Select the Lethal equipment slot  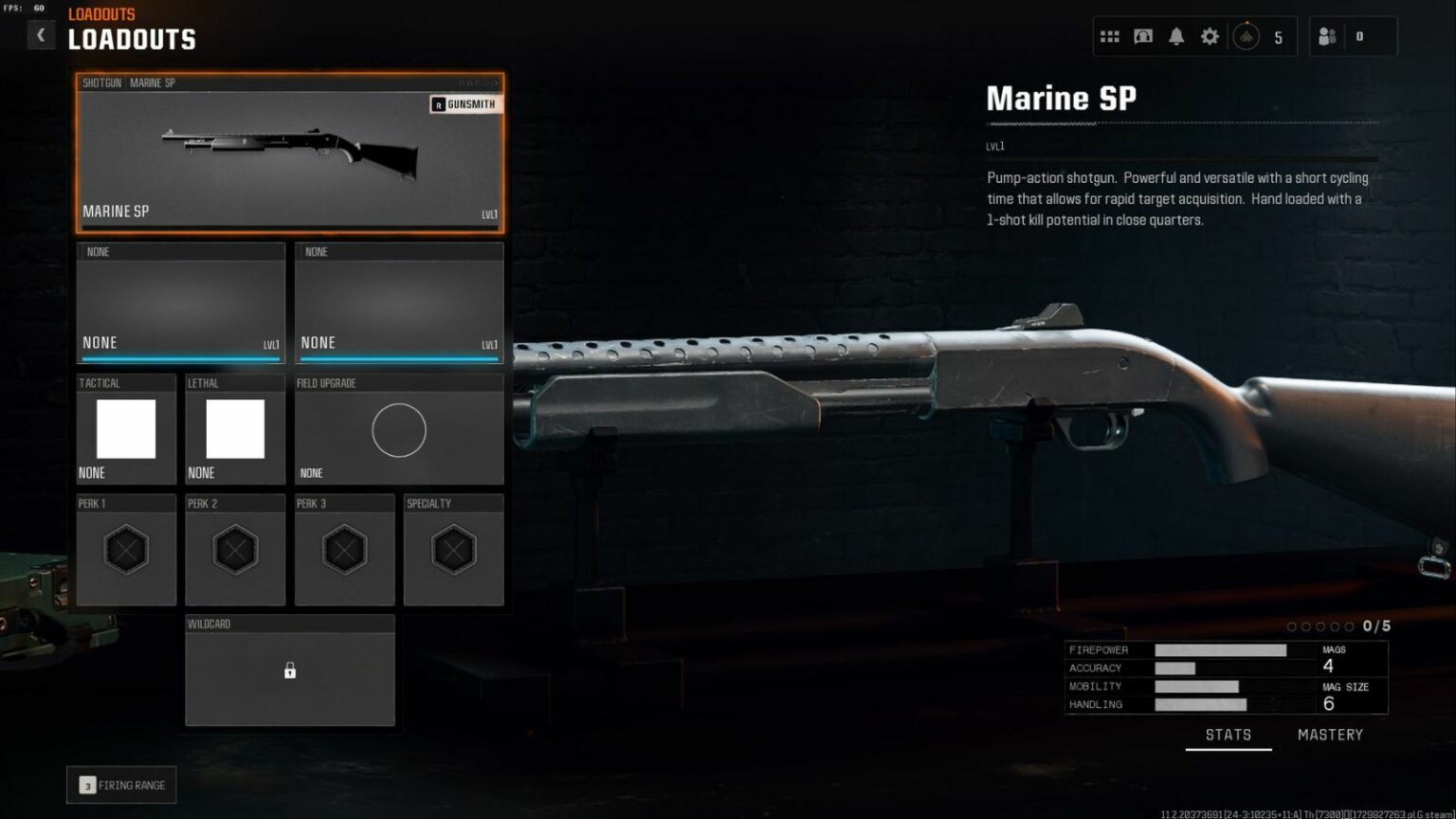(x=235, y=428)
